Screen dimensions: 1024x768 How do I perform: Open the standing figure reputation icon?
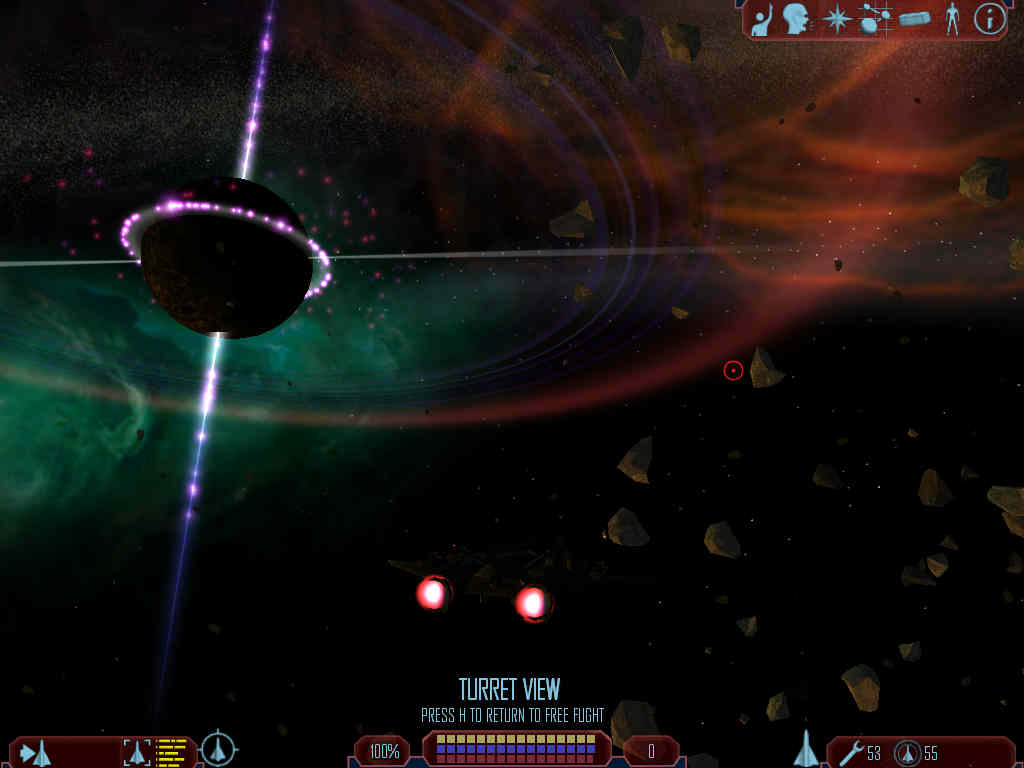point(952,19)
